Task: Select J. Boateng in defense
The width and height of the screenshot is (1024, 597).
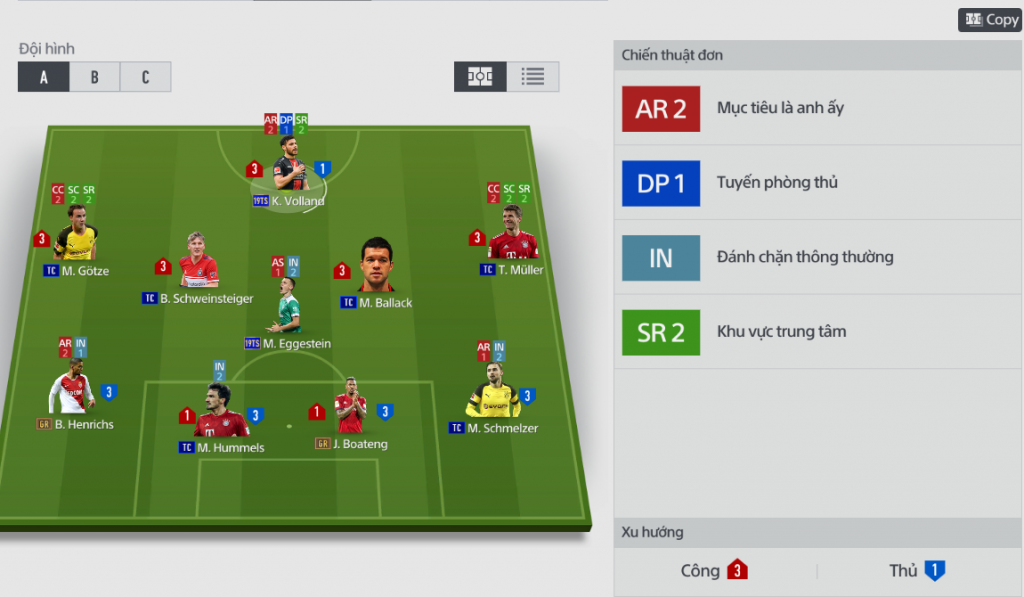Action: click(x=351, y=410)
